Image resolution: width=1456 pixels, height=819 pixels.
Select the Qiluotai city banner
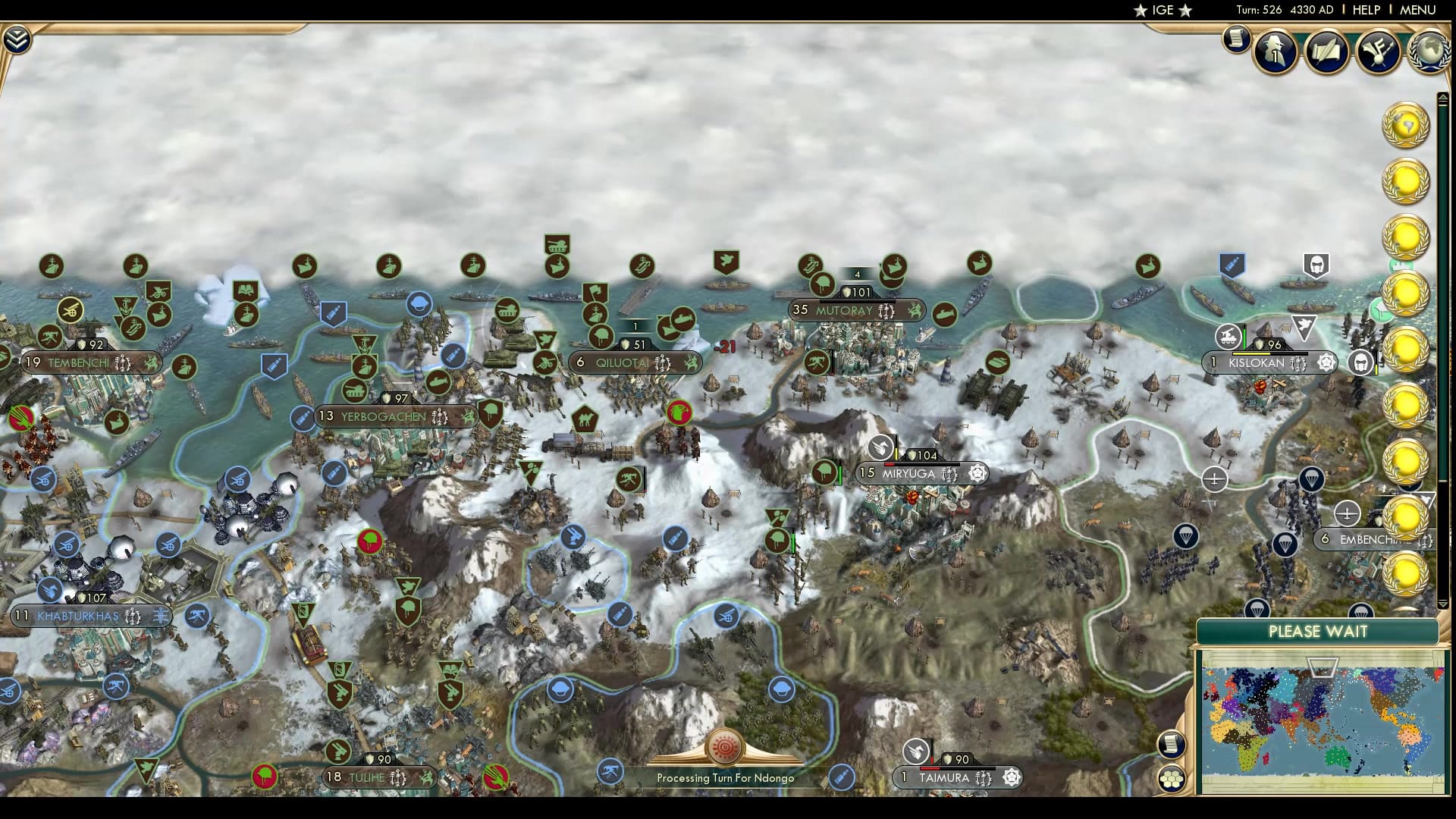tap(622, 362)
